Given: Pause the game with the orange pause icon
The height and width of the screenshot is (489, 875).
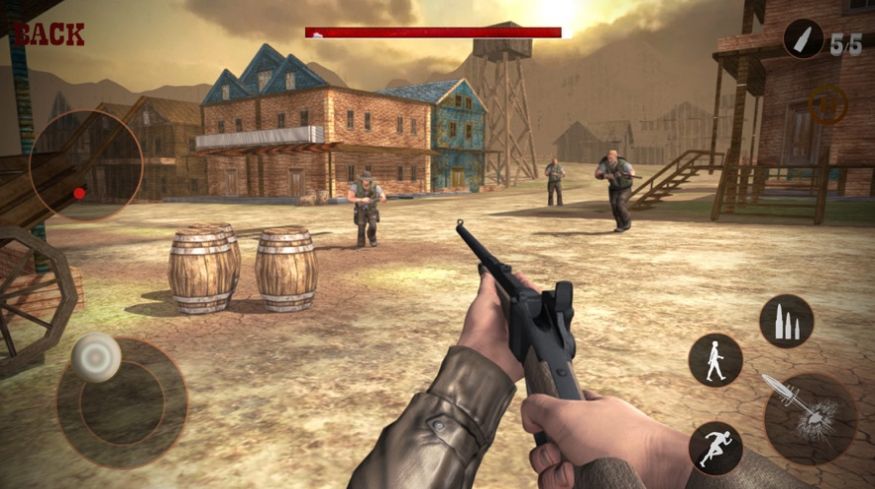Looking at the screenshot, I should click(x=827, y=105).
